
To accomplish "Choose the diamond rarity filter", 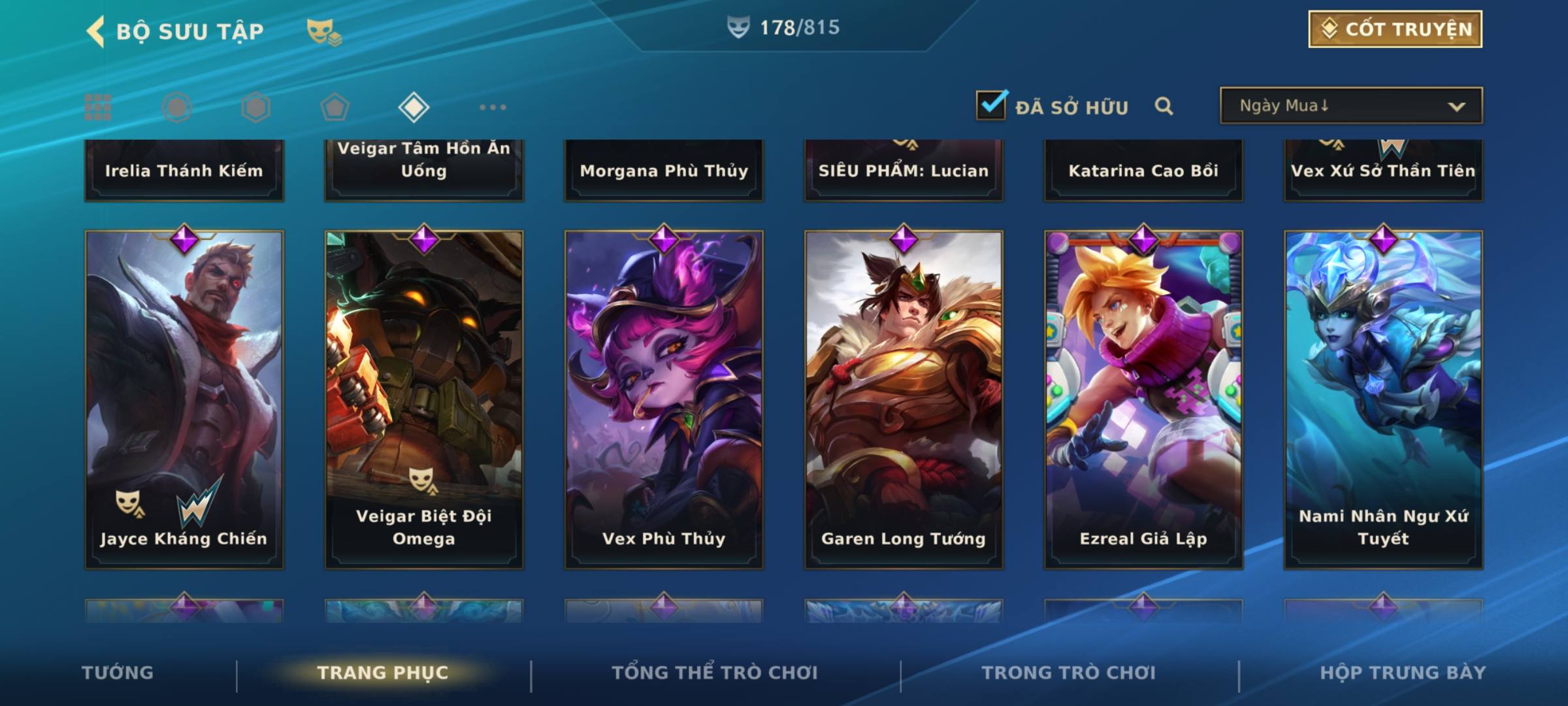I will click(x=414, y=107).
